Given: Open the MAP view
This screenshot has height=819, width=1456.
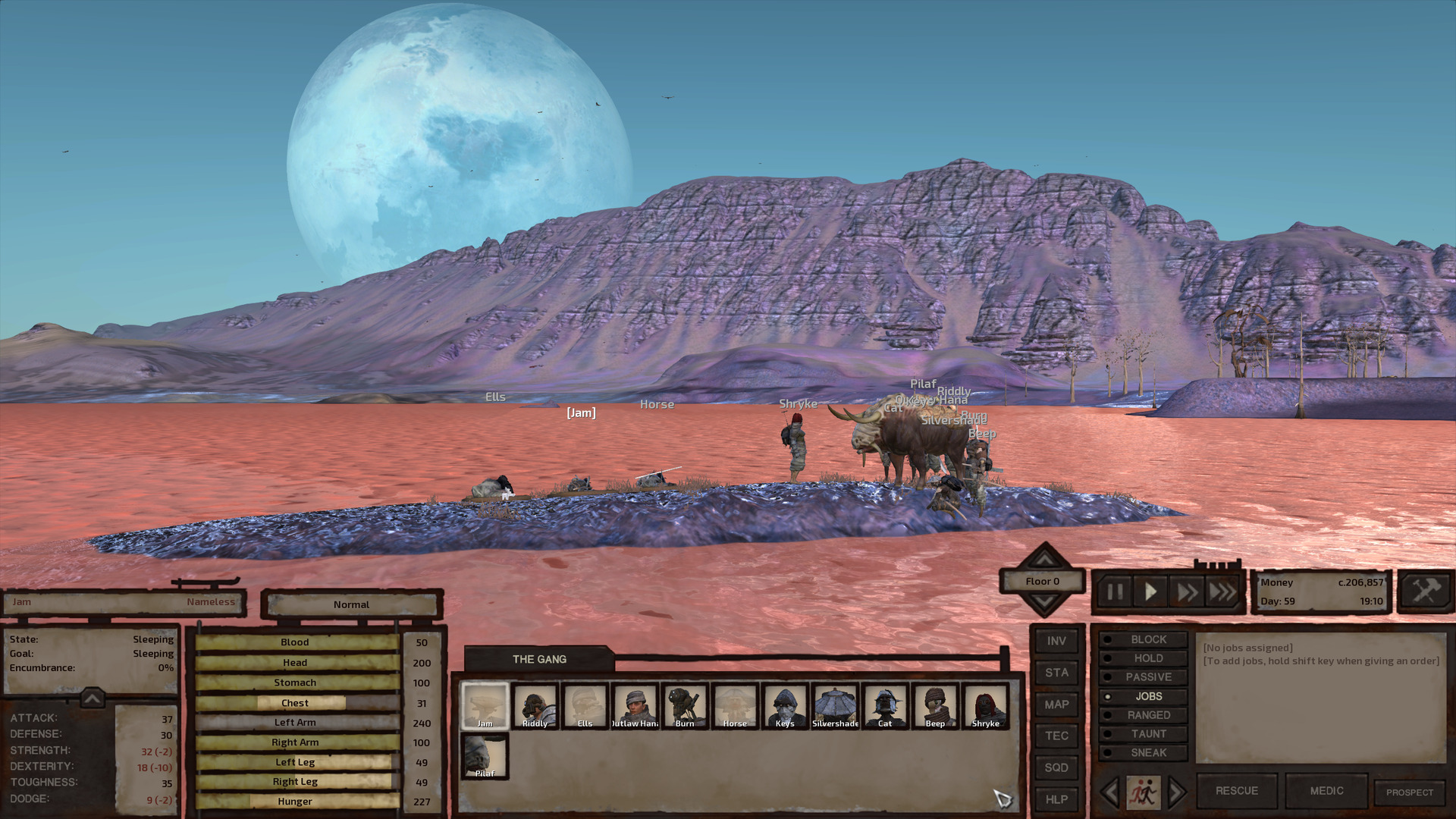Looking at the screenshot, I should click(1056, 704).
